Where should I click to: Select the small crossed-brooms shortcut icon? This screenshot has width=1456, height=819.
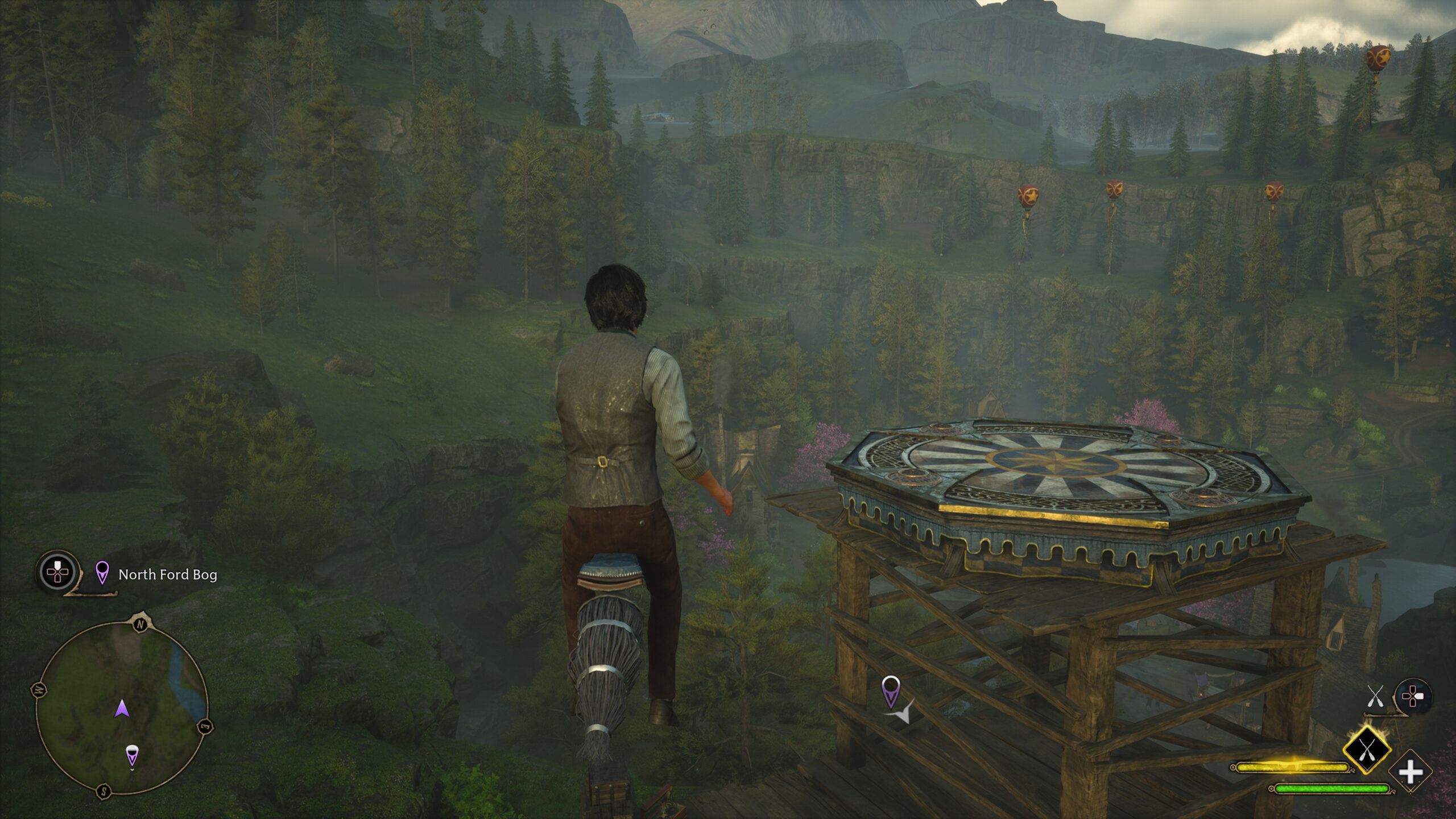click(1375, 696)
